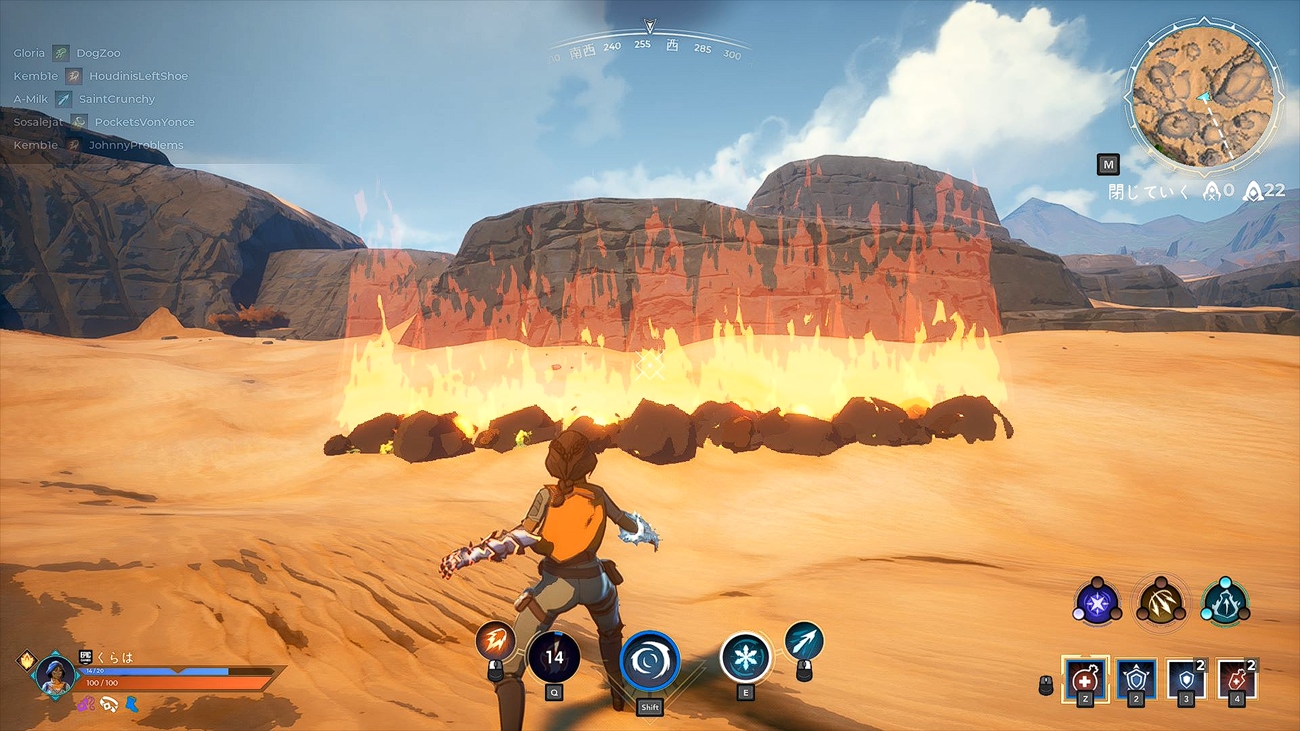Use the healing bomb in slot Z
The image size is (1300, 731).
(1087, 679)
